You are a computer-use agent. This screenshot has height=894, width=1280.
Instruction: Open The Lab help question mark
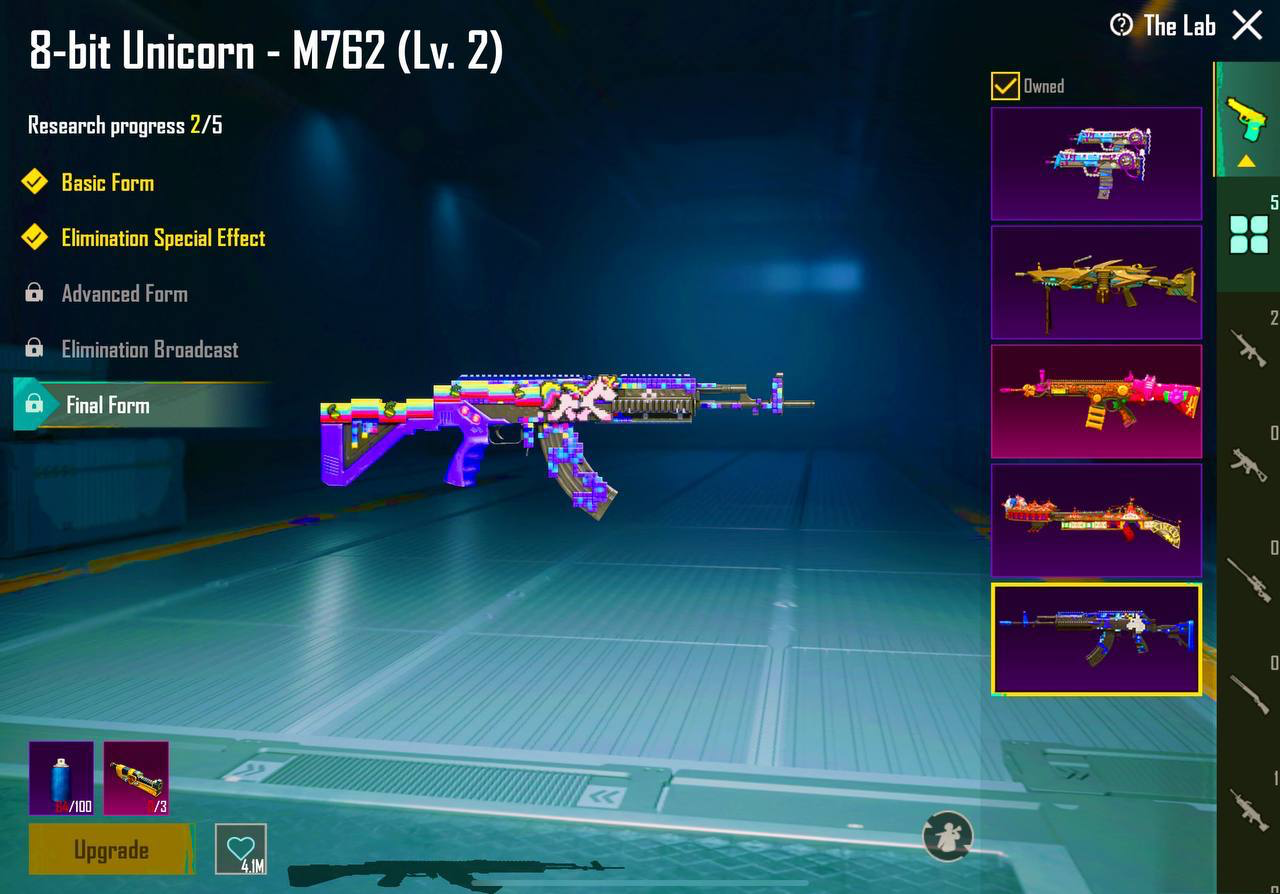(1122, 25)
